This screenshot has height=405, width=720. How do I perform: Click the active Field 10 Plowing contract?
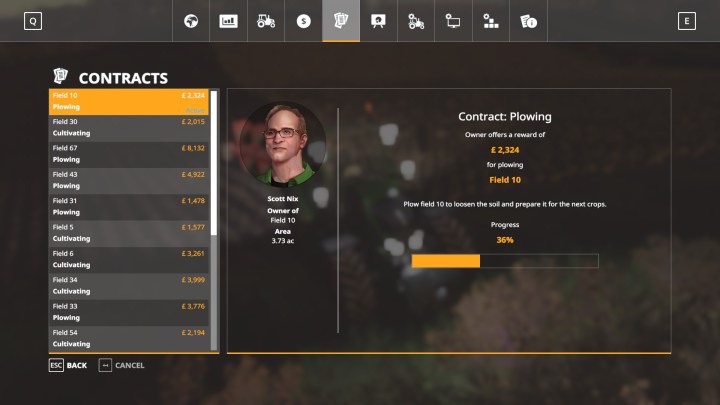(x=130, y=101)
